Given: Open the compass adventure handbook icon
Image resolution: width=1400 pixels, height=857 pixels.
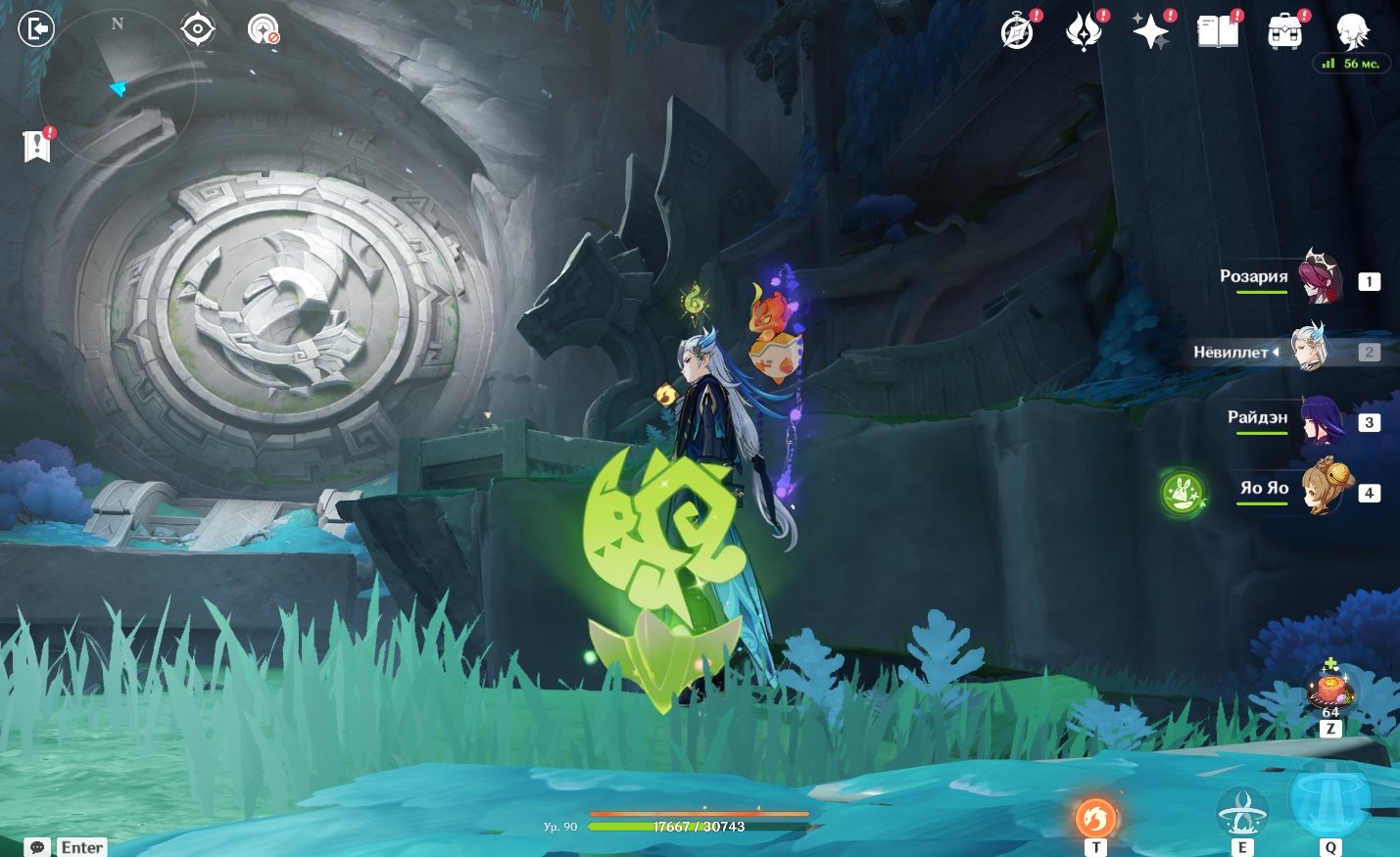Looking at the screenshot, I should pos(1018,32).
